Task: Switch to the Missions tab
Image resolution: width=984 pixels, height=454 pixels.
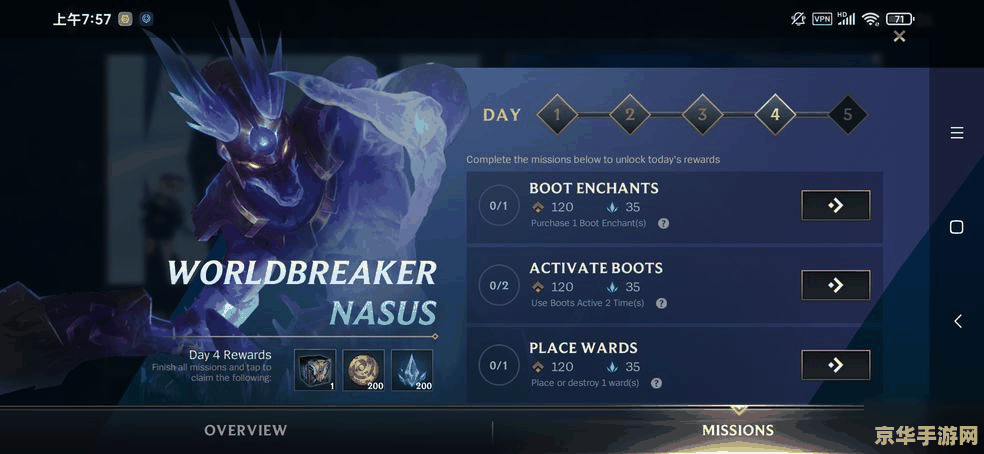Action: [738, 430]
